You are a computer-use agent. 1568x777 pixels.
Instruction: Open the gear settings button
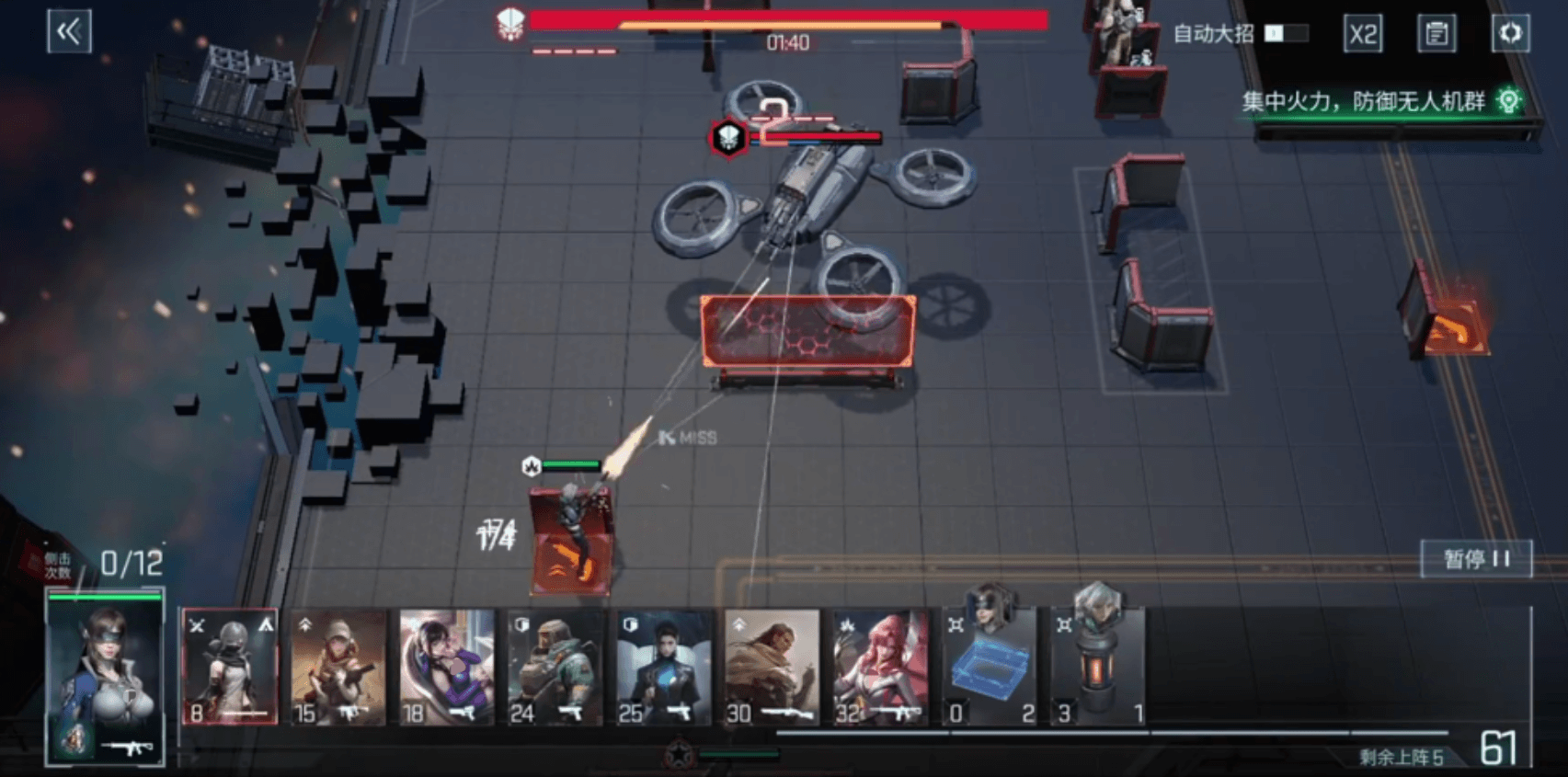(1510, 34)
